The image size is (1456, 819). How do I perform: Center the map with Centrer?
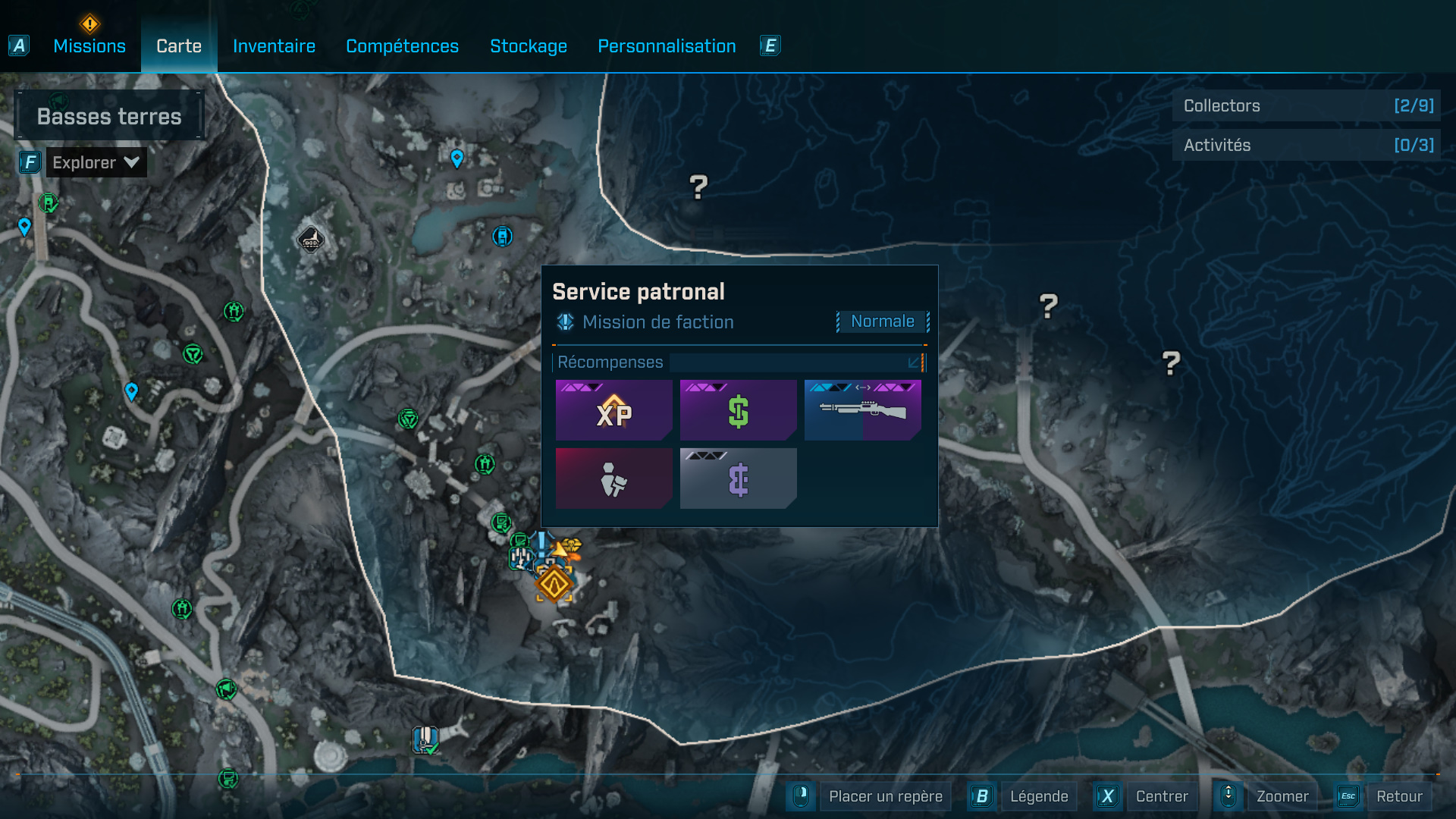click(1161, 796)
